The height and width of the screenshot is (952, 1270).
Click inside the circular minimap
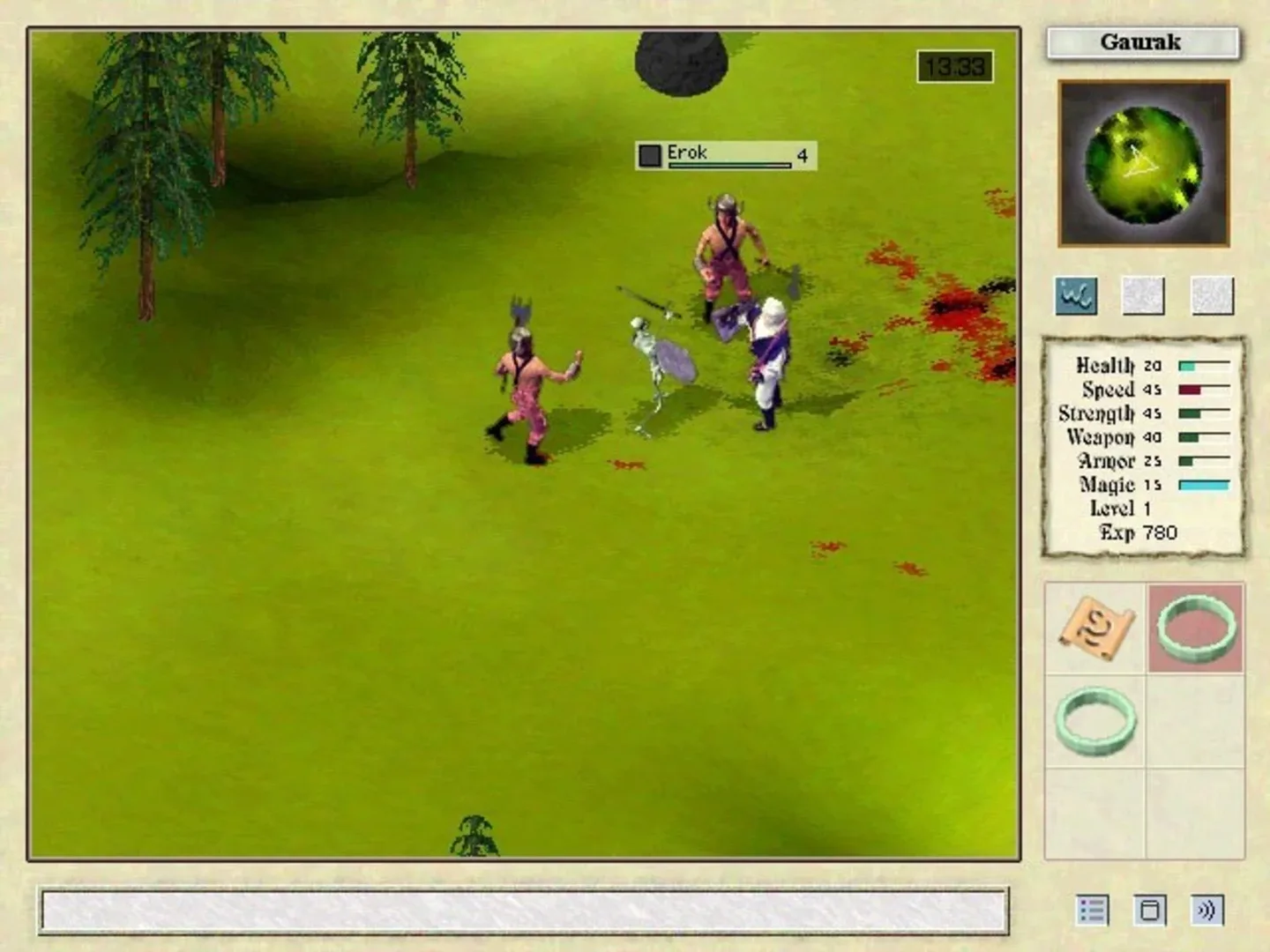1140,163
